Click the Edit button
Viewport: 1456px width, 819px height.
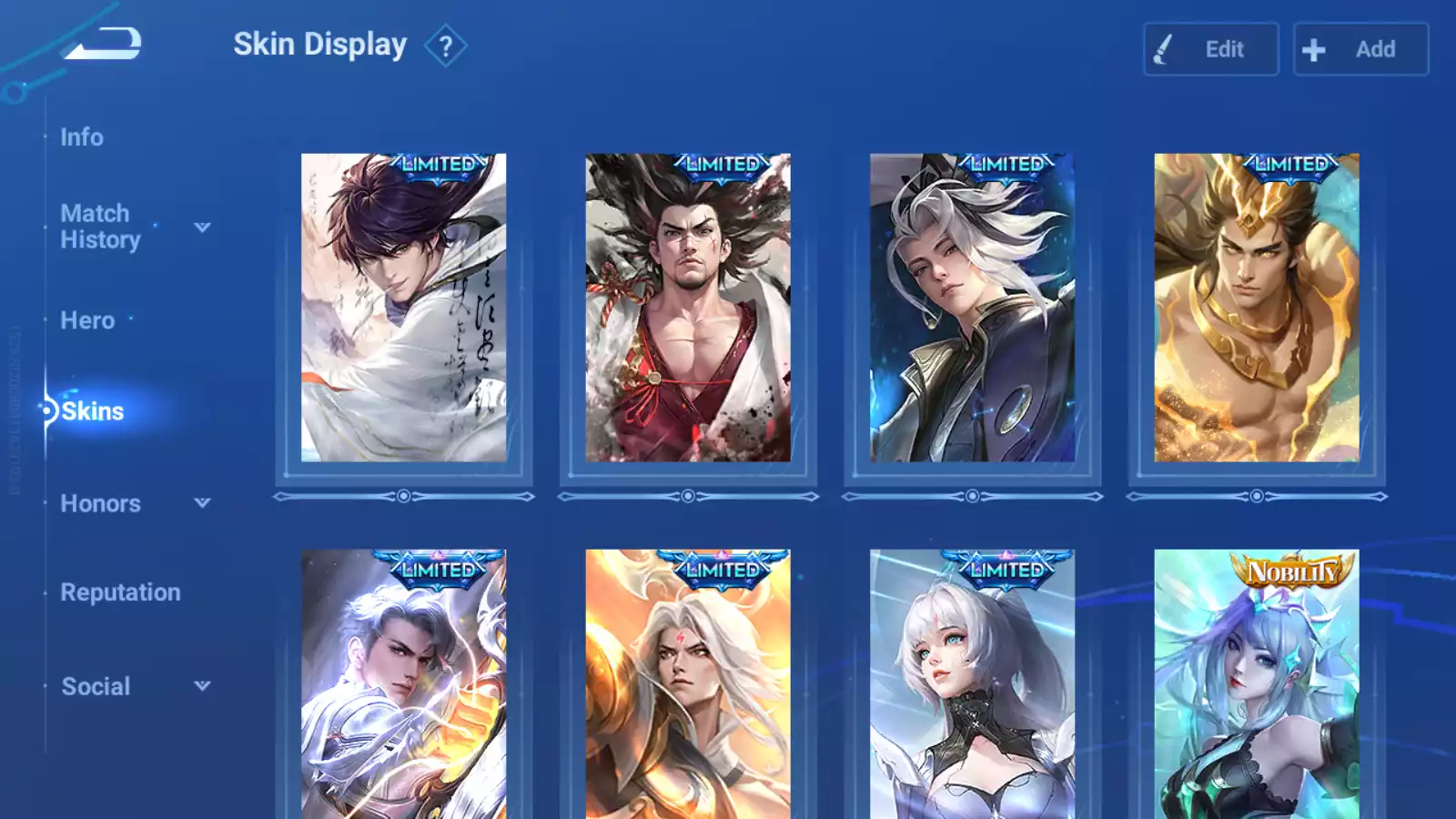click(1210, 49)
